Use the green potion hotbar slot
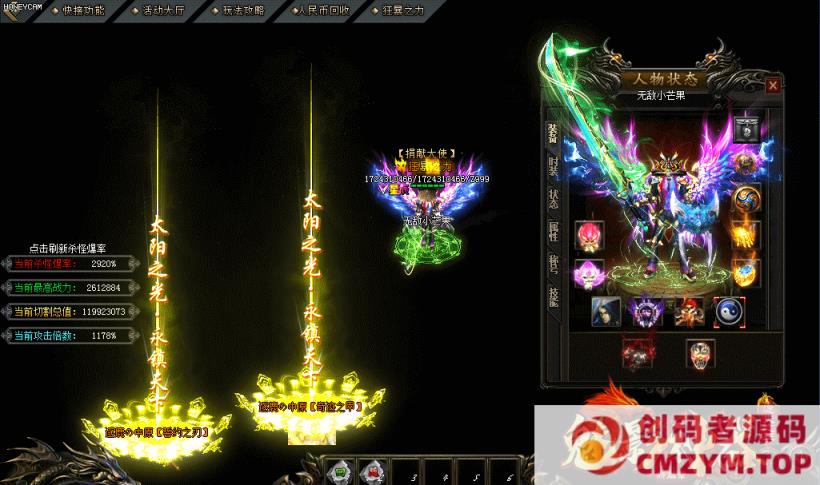The width and height of the screenshot is (820, 485). 340,470
